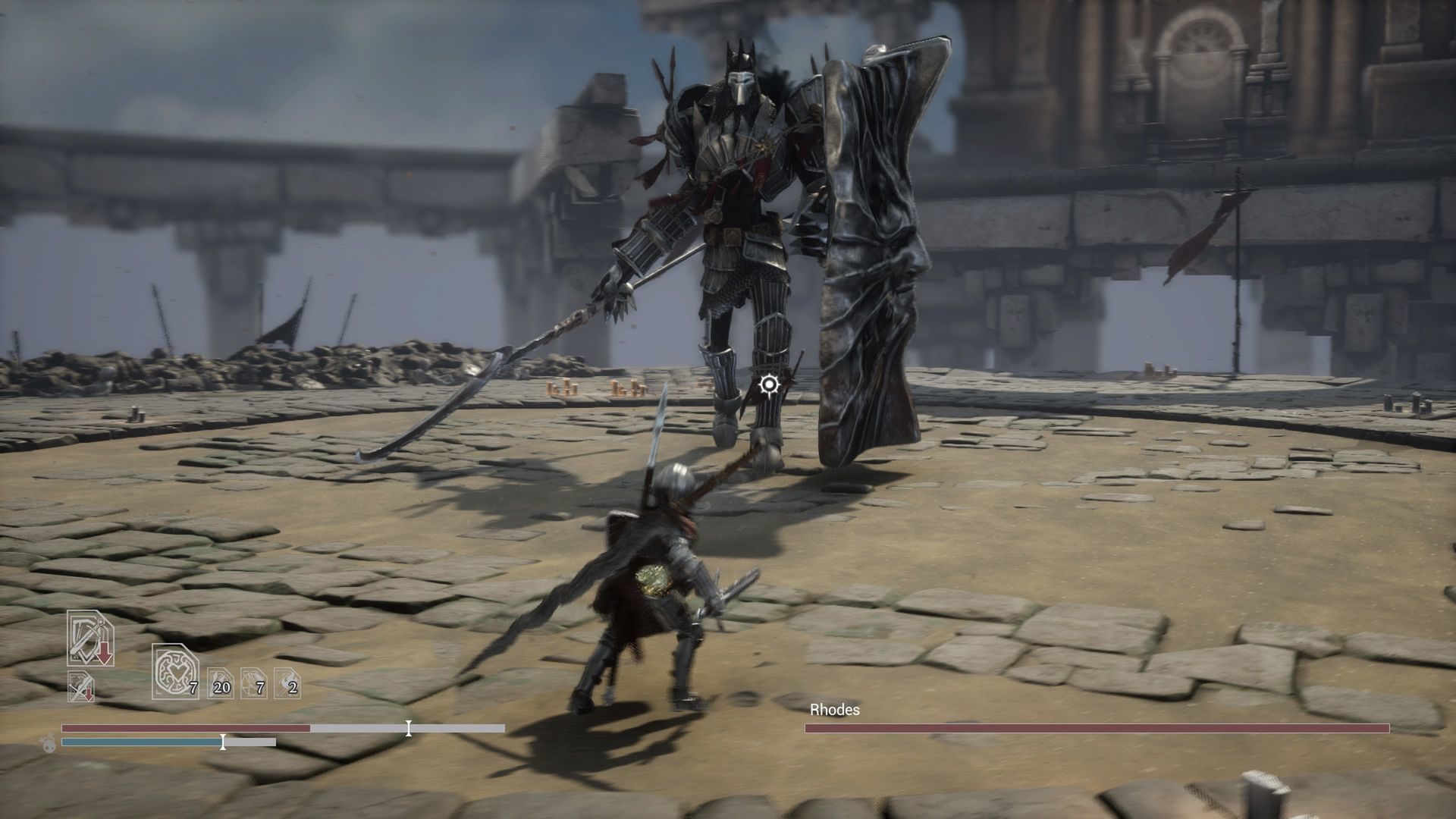Select the feather item with count 20
Screen dimensions: 1456x819
[220, 682]
